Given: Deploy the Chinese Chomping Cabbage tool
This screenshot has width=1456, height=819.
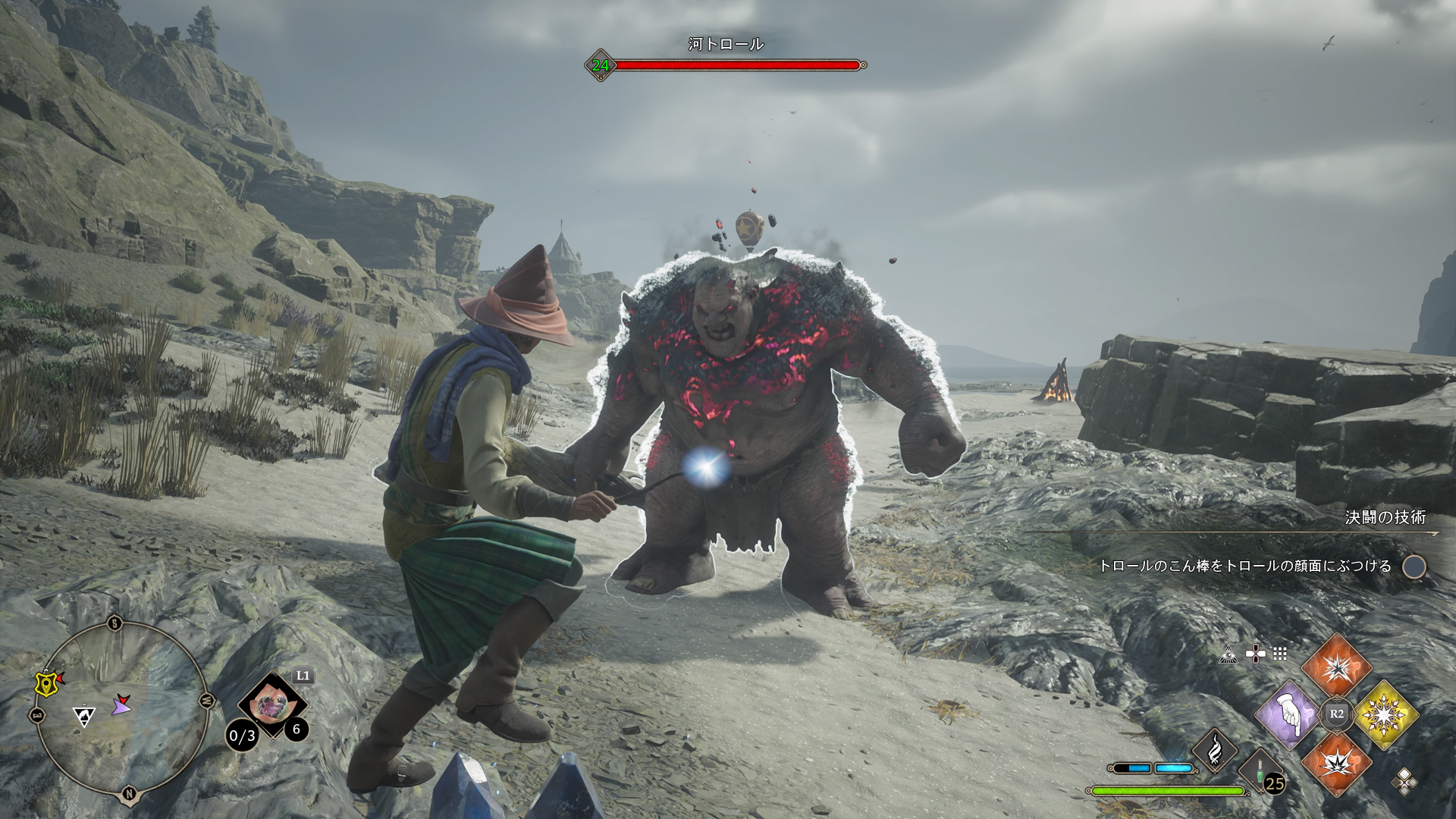Looking at the screenshot, I should pyautogui.click(x=269, y=704).
